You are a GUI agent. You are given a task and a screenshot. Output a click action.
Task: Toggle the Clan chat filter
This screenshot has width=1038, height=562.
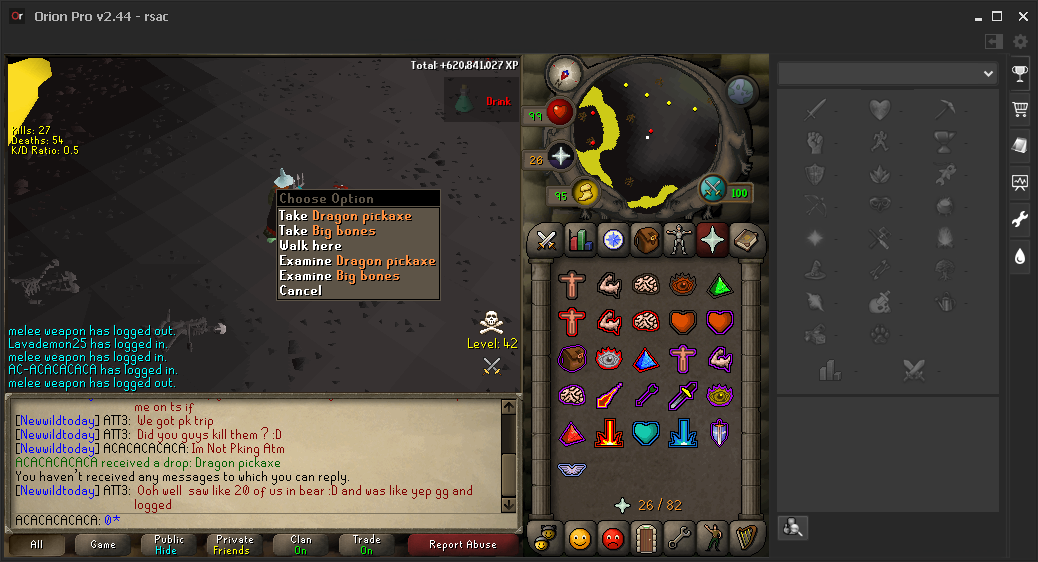pyautogui.click(x=301, y=545)
